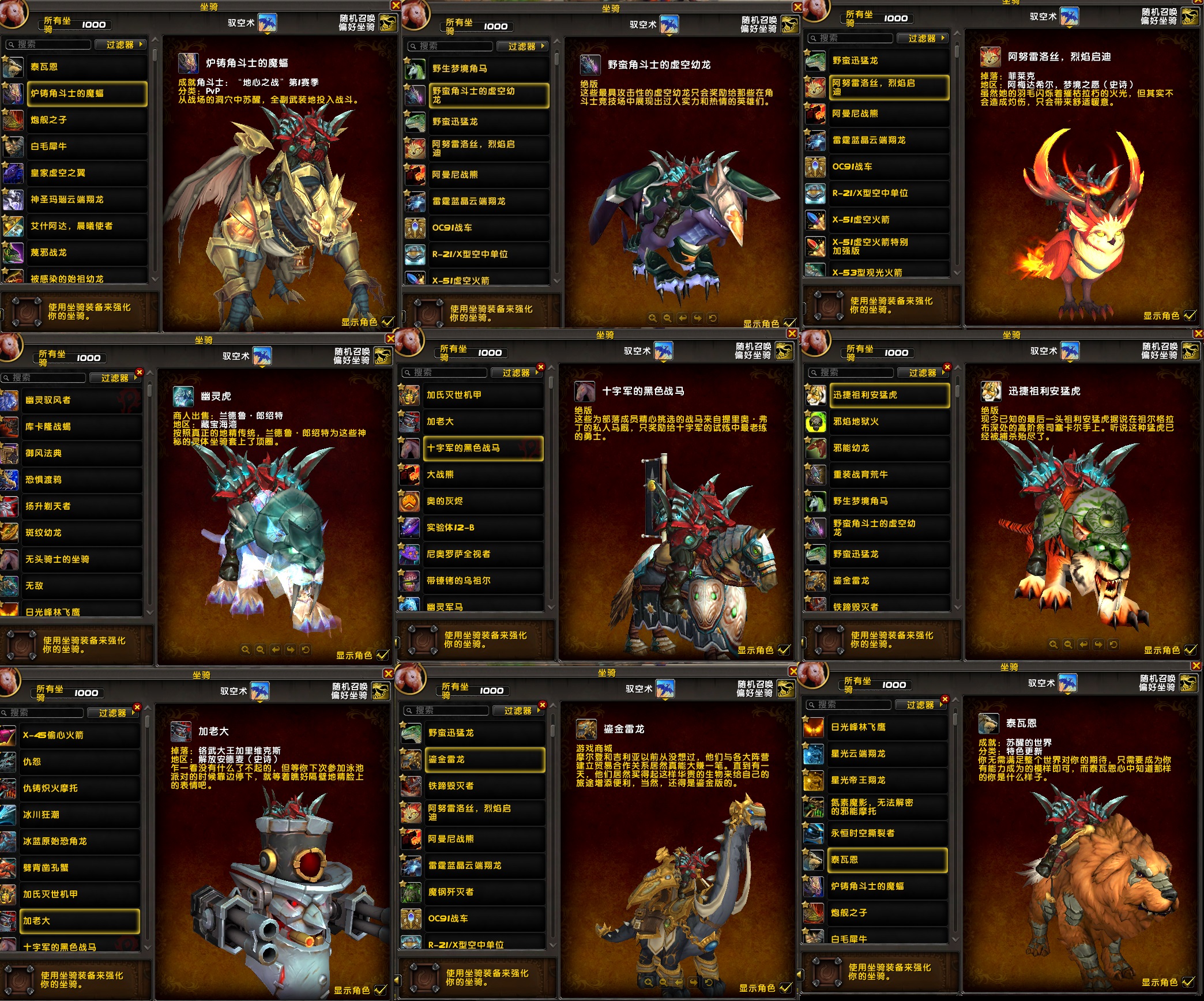Choose 永恒时空撕裂者 from the list
The image size is (1204, 1001).
pos(887,833)
